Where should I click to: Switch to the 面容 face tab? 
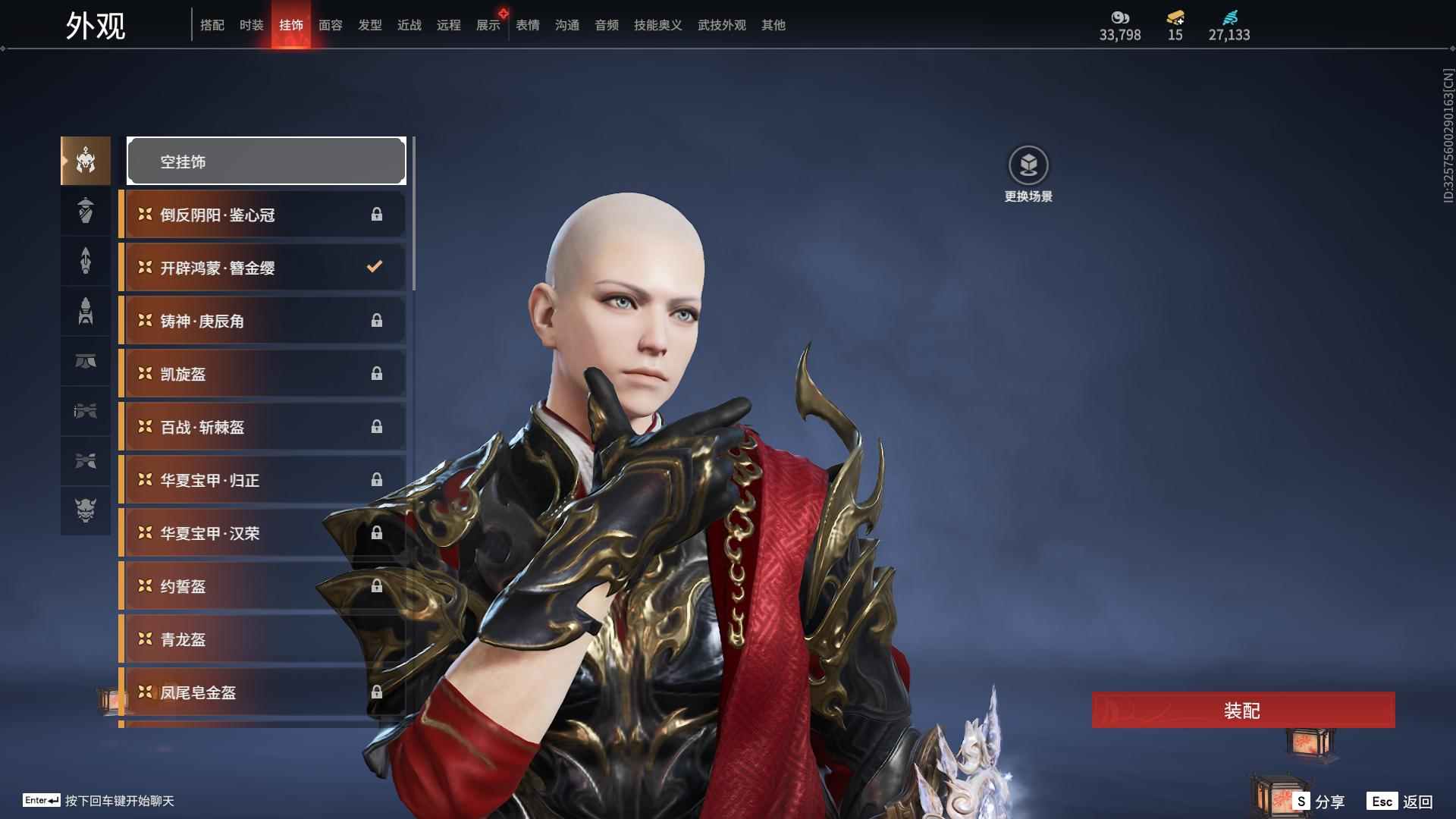click(331, 25)
